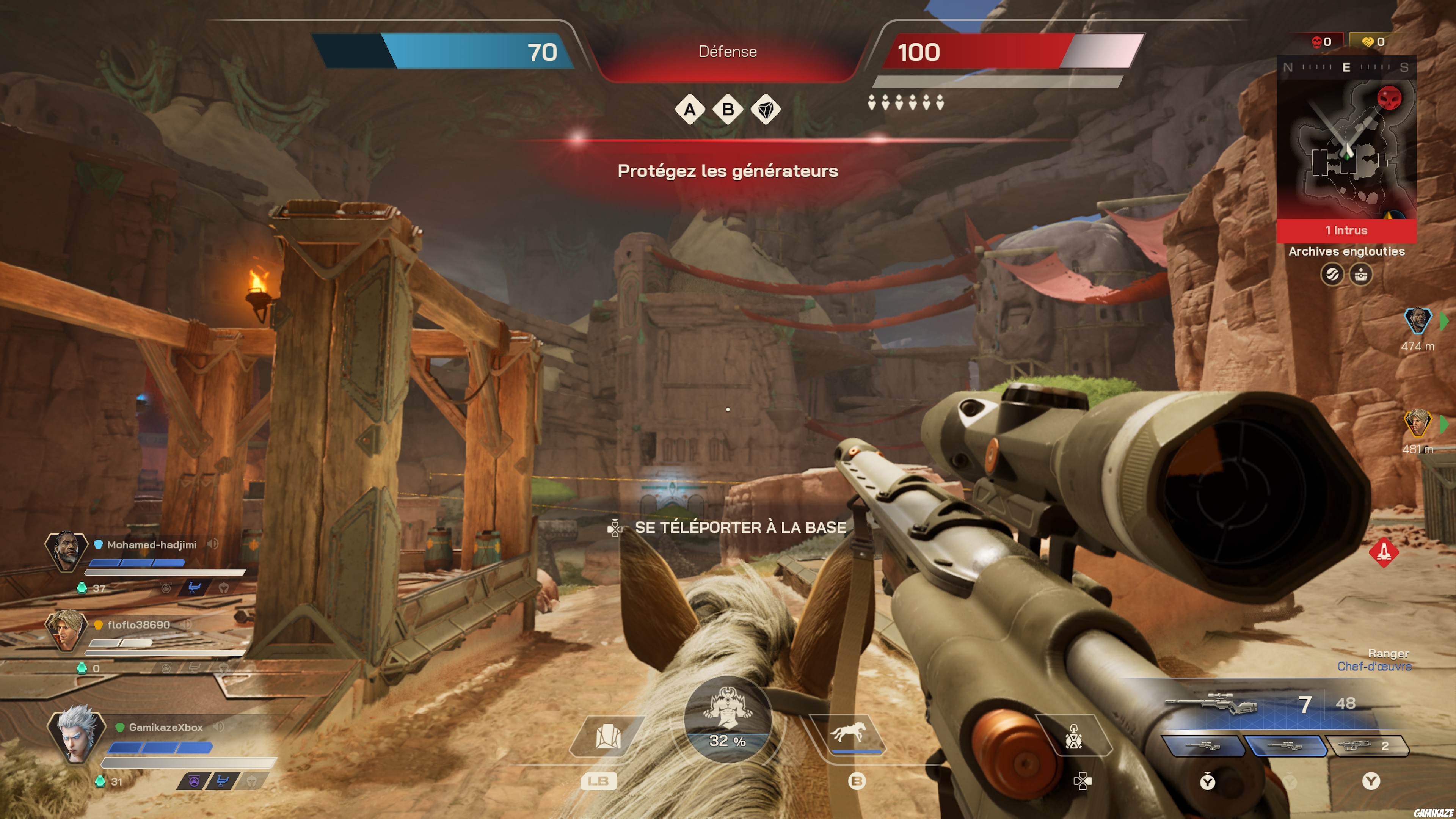1456x819 pixels.
Task: Click GamikazeXbox's player portrait
Action: 76,734
